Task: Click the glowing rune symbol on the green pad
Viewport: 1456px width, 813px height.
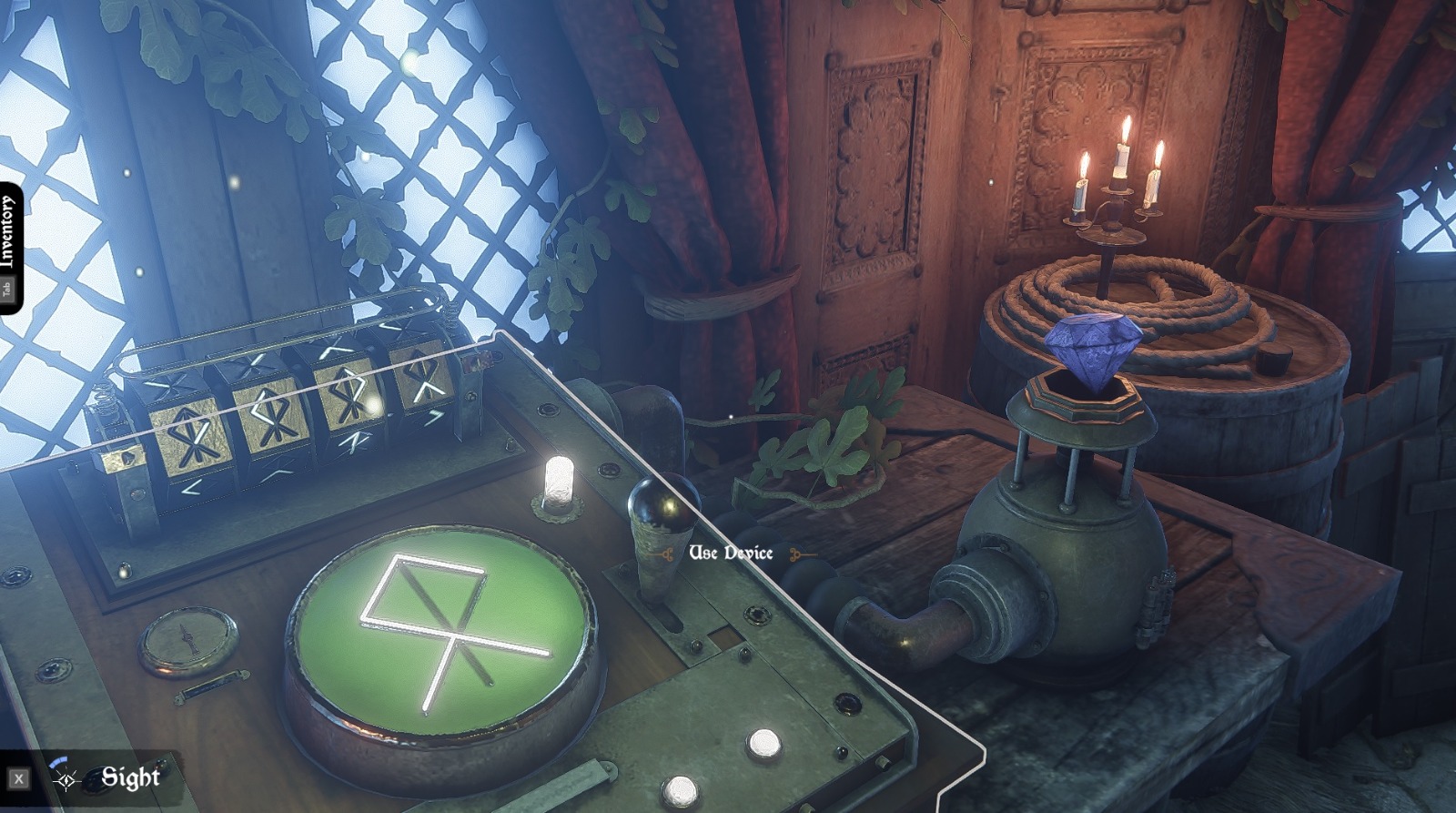Action: click(446, 628)
